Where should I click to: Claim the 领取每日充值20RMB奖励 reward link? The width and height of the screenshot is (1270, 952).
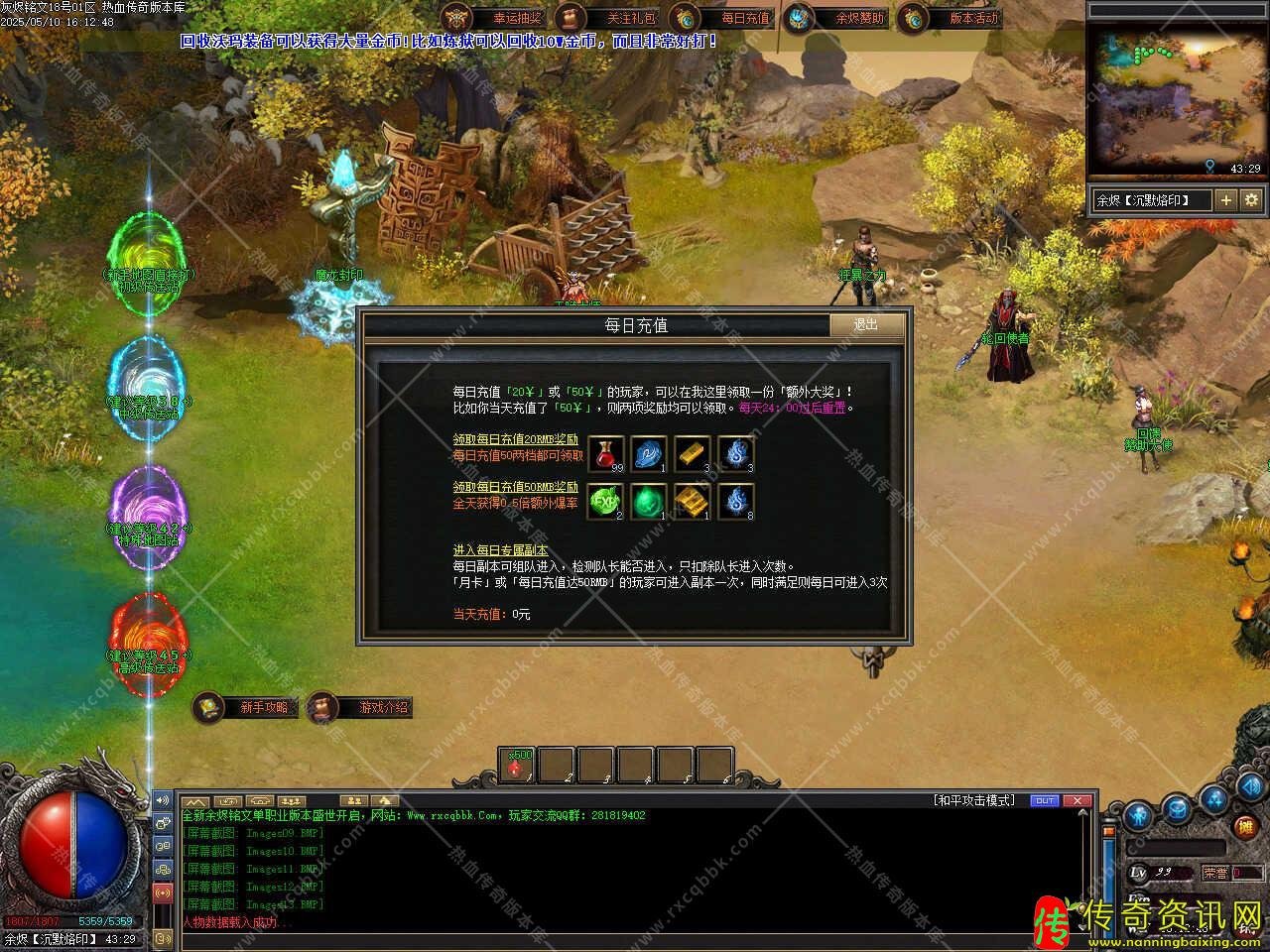(x=515, y=439)
